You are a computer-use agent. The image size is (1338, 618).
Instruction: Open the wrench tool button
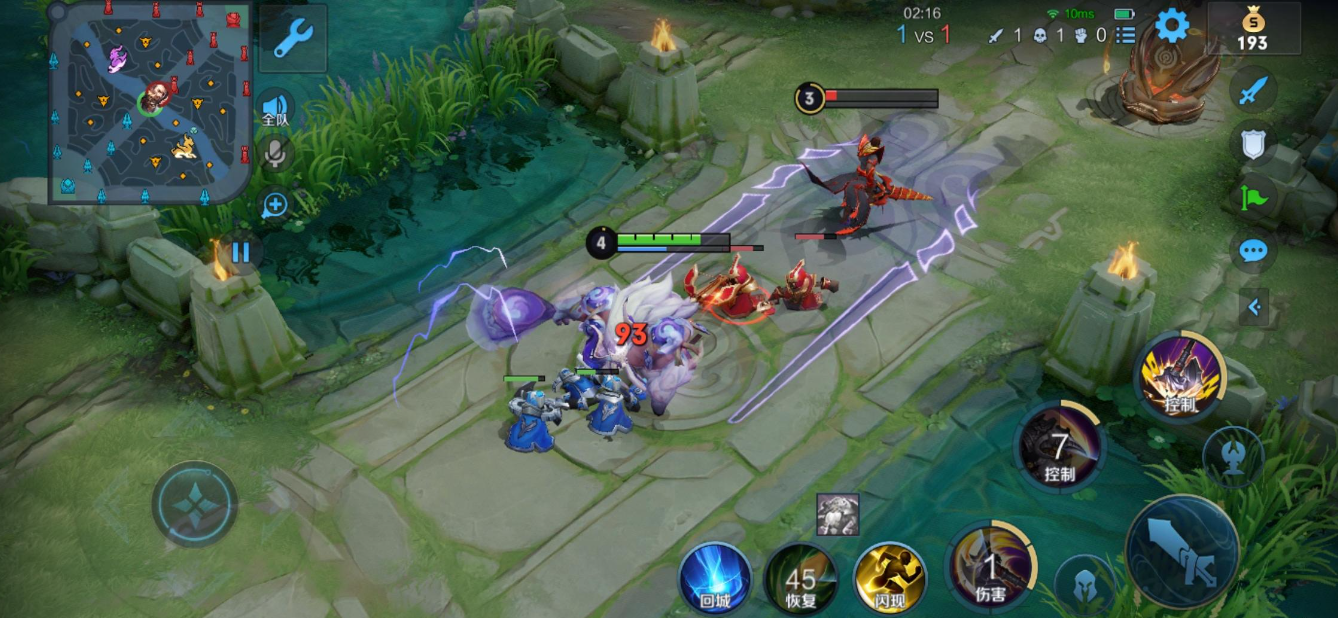tap(292, 38)
